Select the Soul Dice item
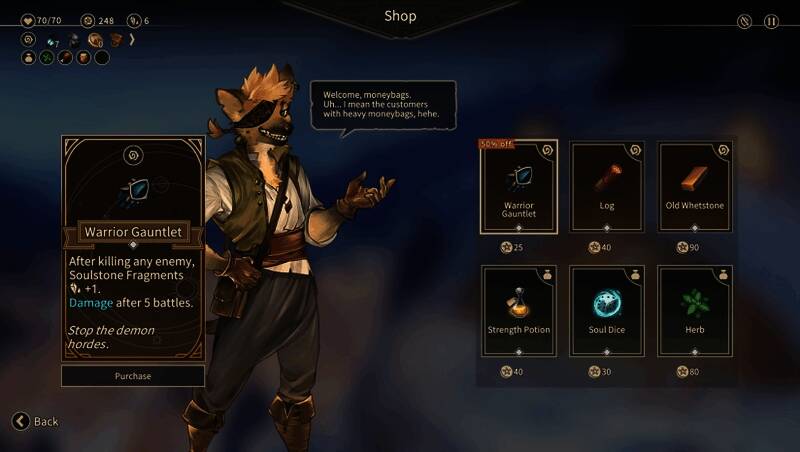The height and width of the screenshot is (452, 800). 607,310
